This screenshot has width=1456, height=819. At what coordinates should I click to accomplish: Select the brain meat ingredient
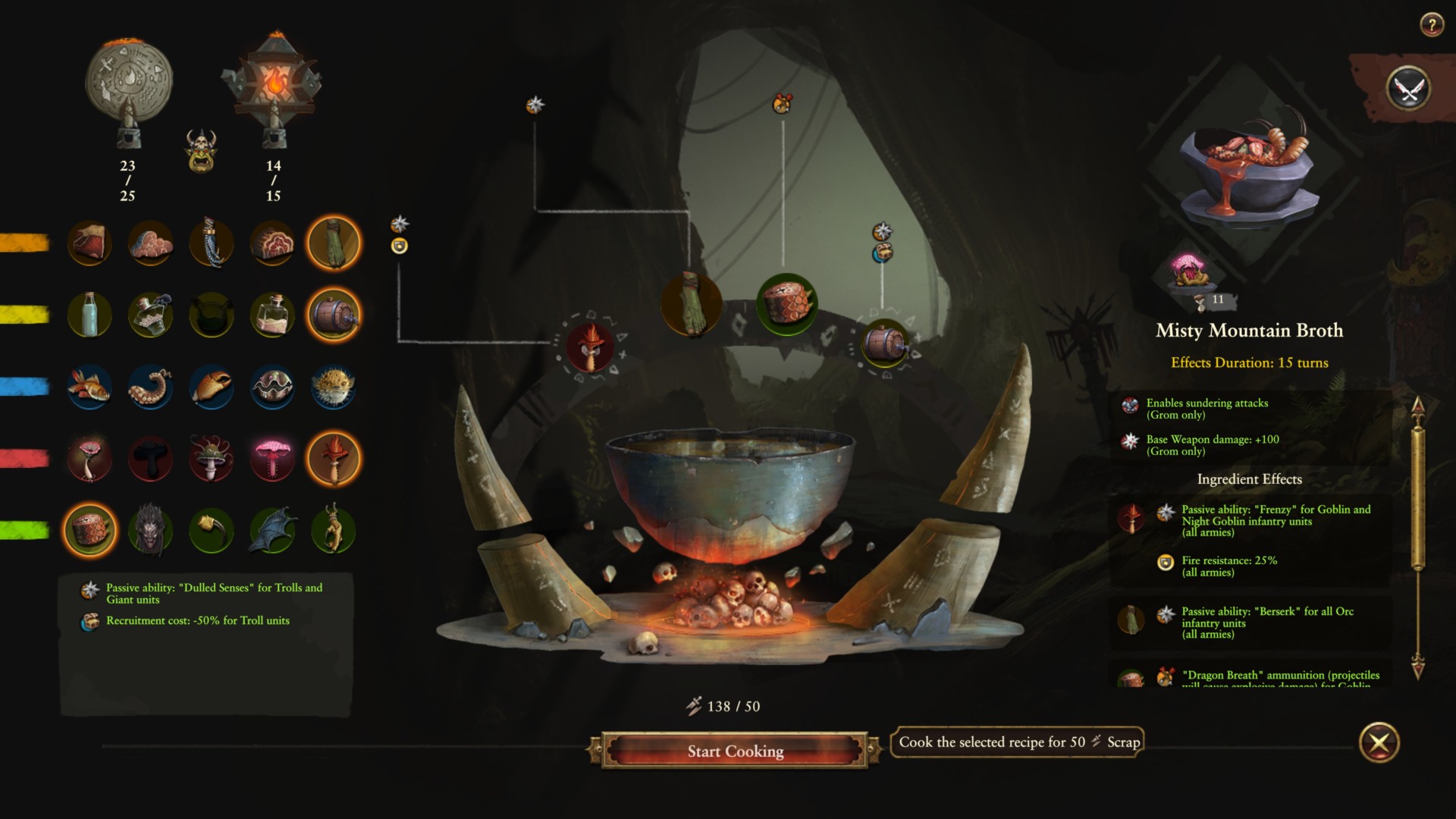tap(150, 243)
